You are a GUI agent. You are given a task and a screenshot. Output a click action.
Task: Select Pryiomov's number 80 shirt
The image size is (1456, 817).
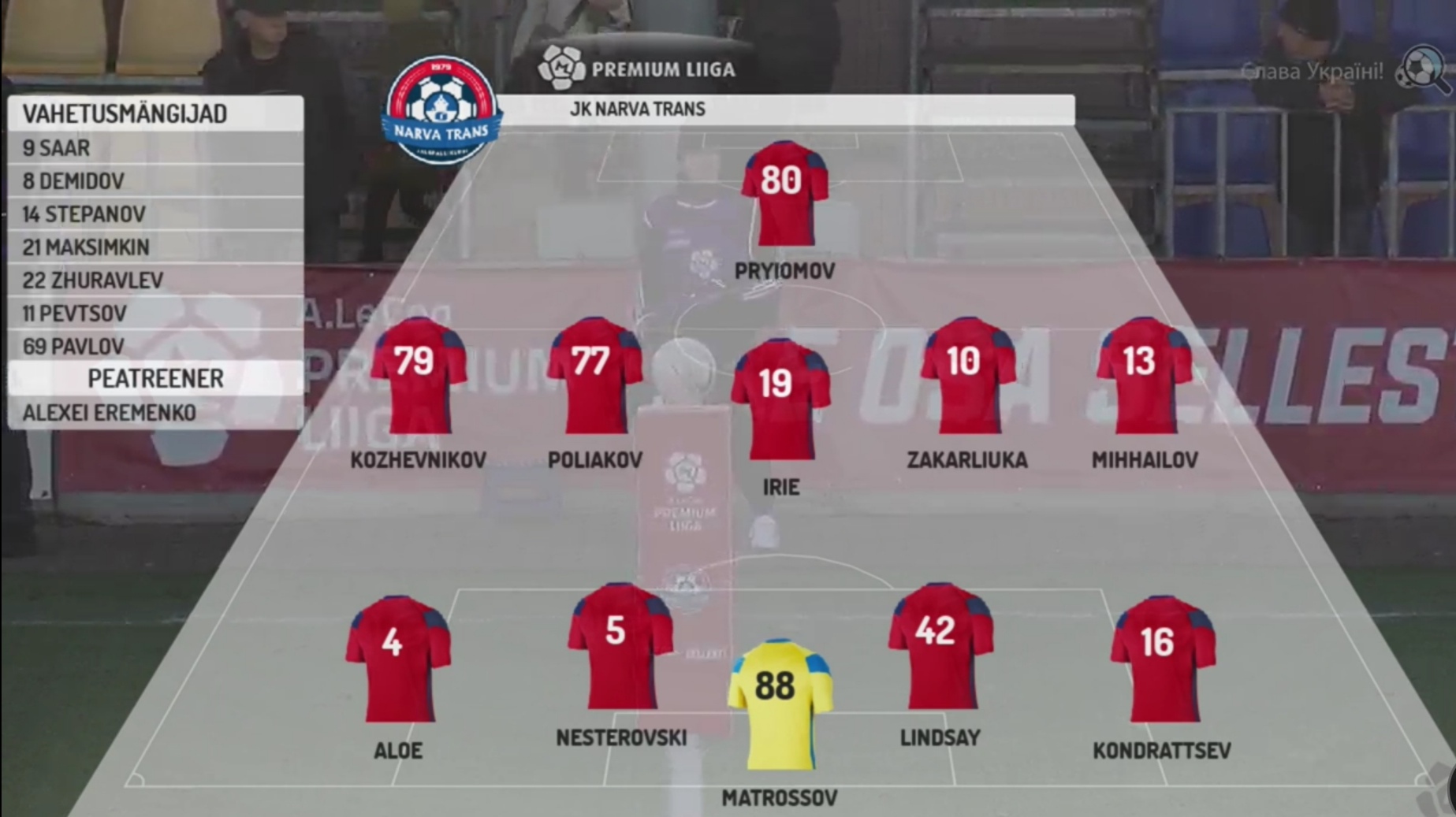click(x=784, y=193)
